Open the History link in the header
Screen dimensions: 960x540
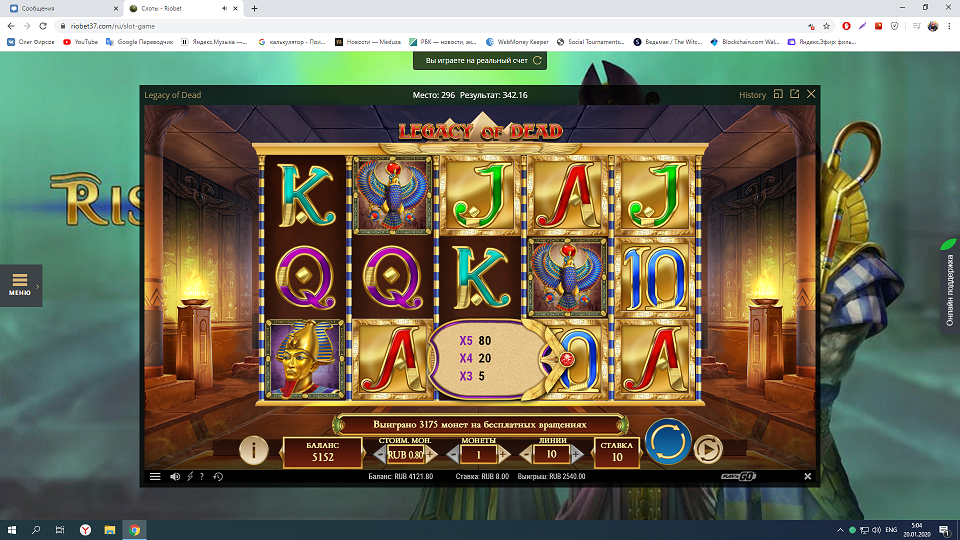752,95
